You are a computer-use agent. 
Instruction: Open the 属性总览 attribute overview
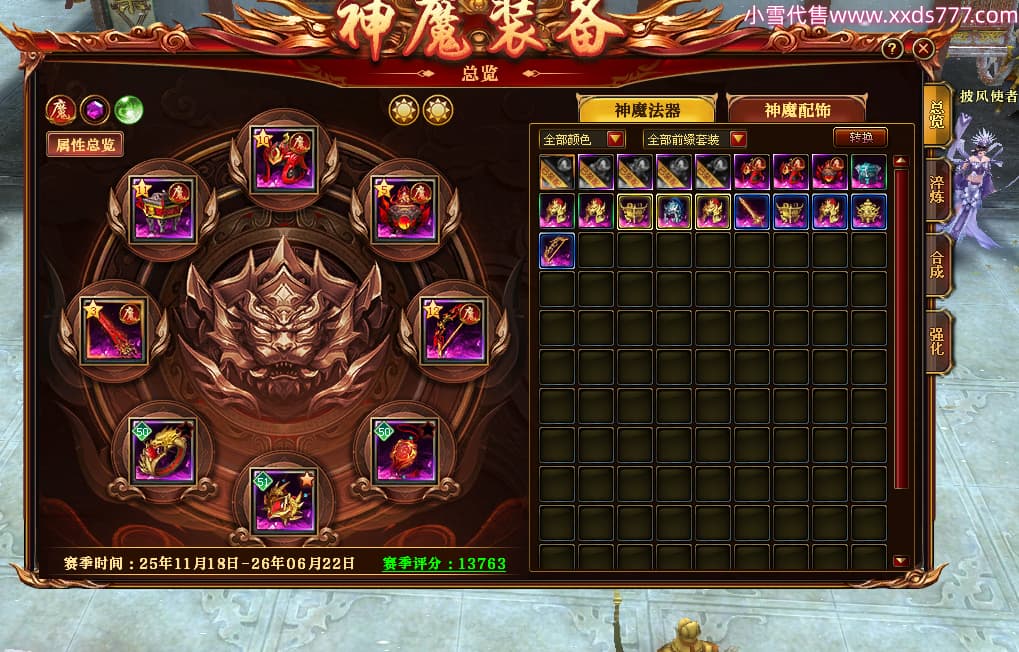[85, 144]
